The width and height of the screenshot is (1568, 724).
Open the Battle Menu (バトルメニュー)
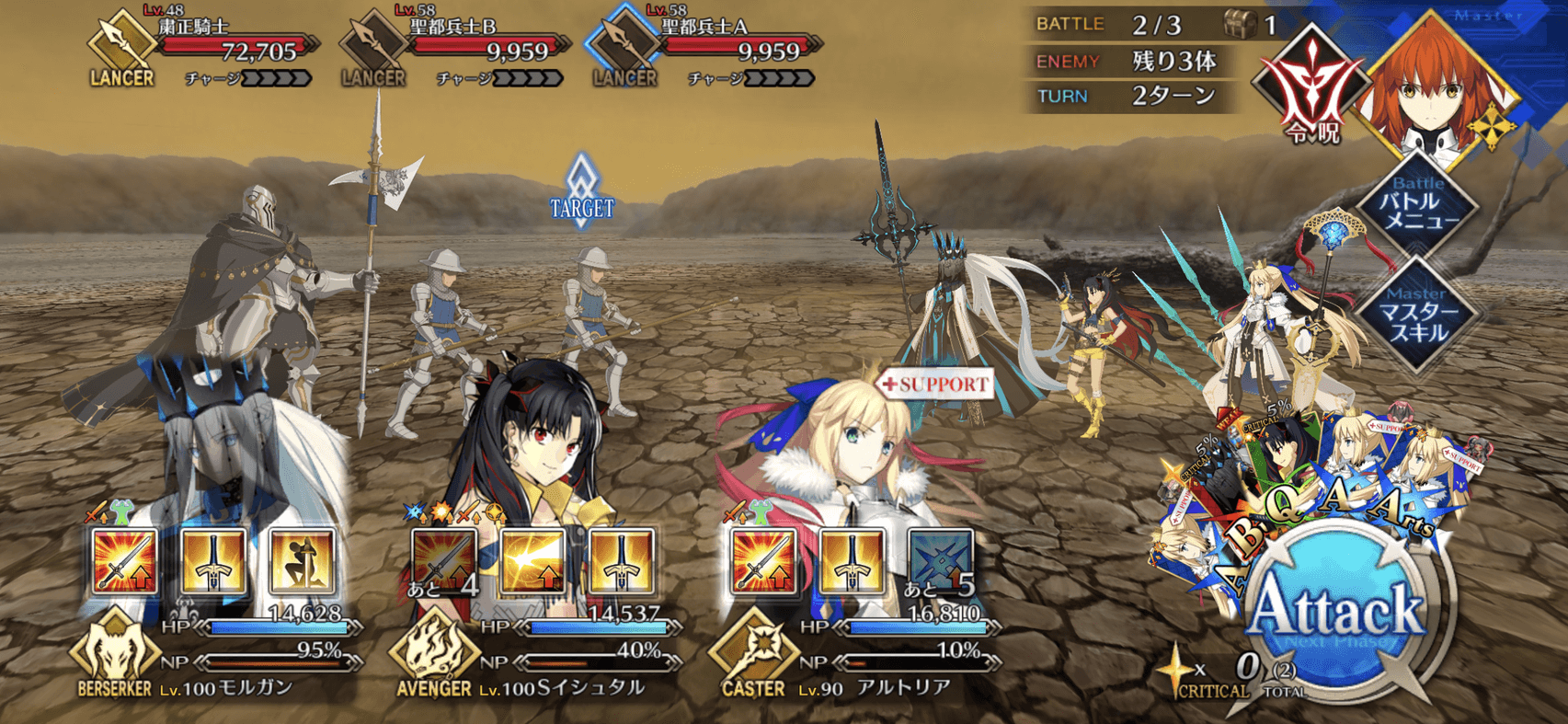1419,209
